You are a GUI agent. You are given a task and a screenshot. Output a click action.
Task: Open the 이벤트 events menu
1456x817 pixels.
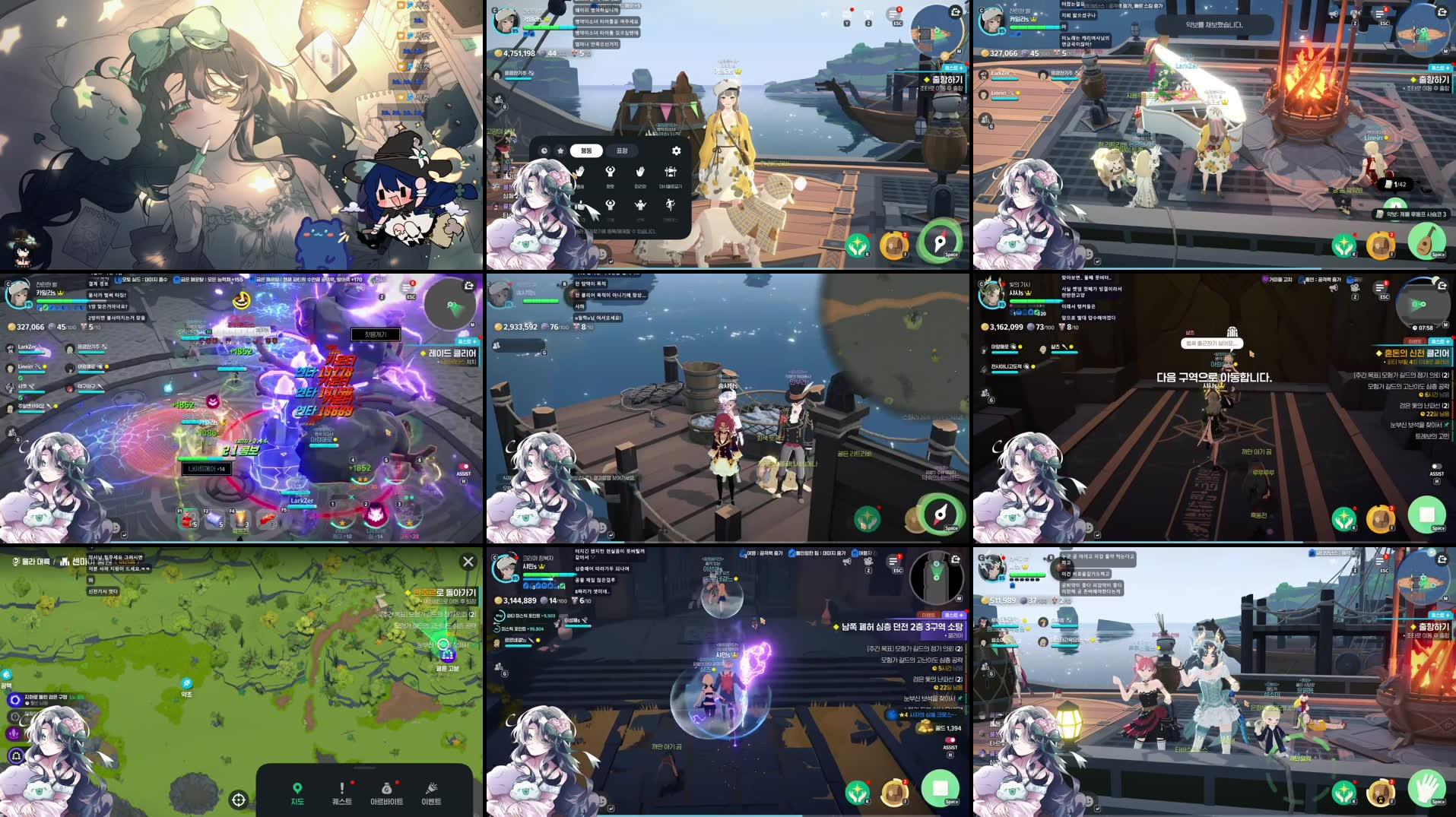click(432, 794)
